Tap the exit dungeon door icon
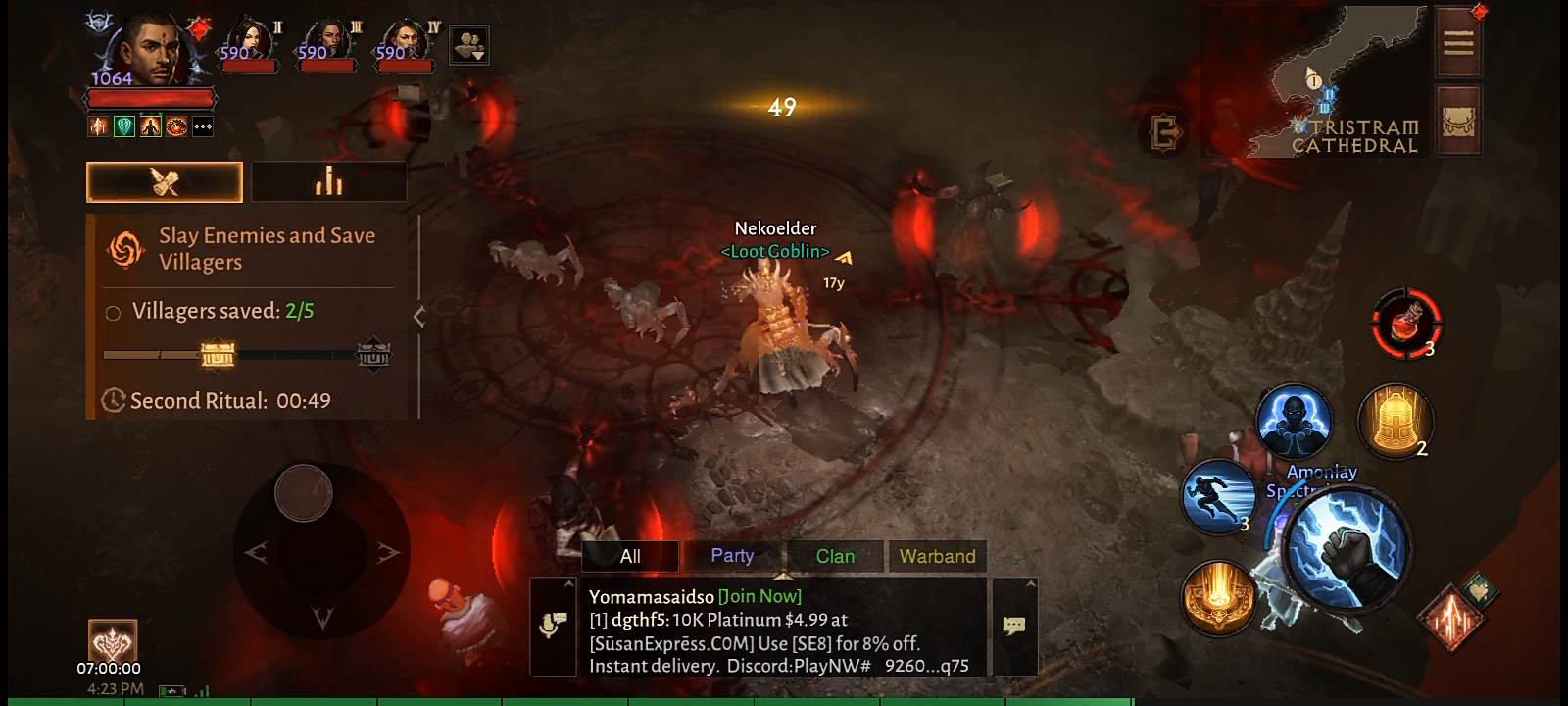The width and height of the screenshot is (1568, 706). pos(1166,131)
